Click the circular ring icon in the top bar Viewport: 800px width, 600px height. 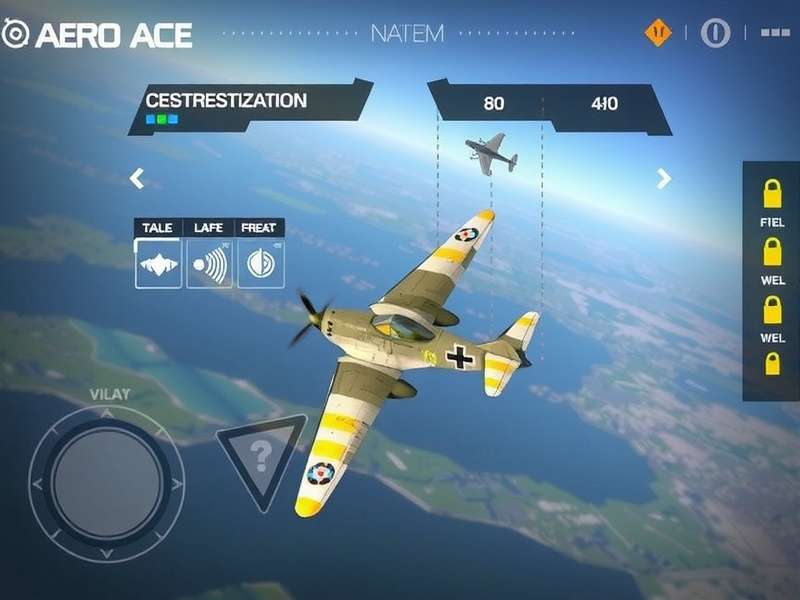tap(715, 33)
